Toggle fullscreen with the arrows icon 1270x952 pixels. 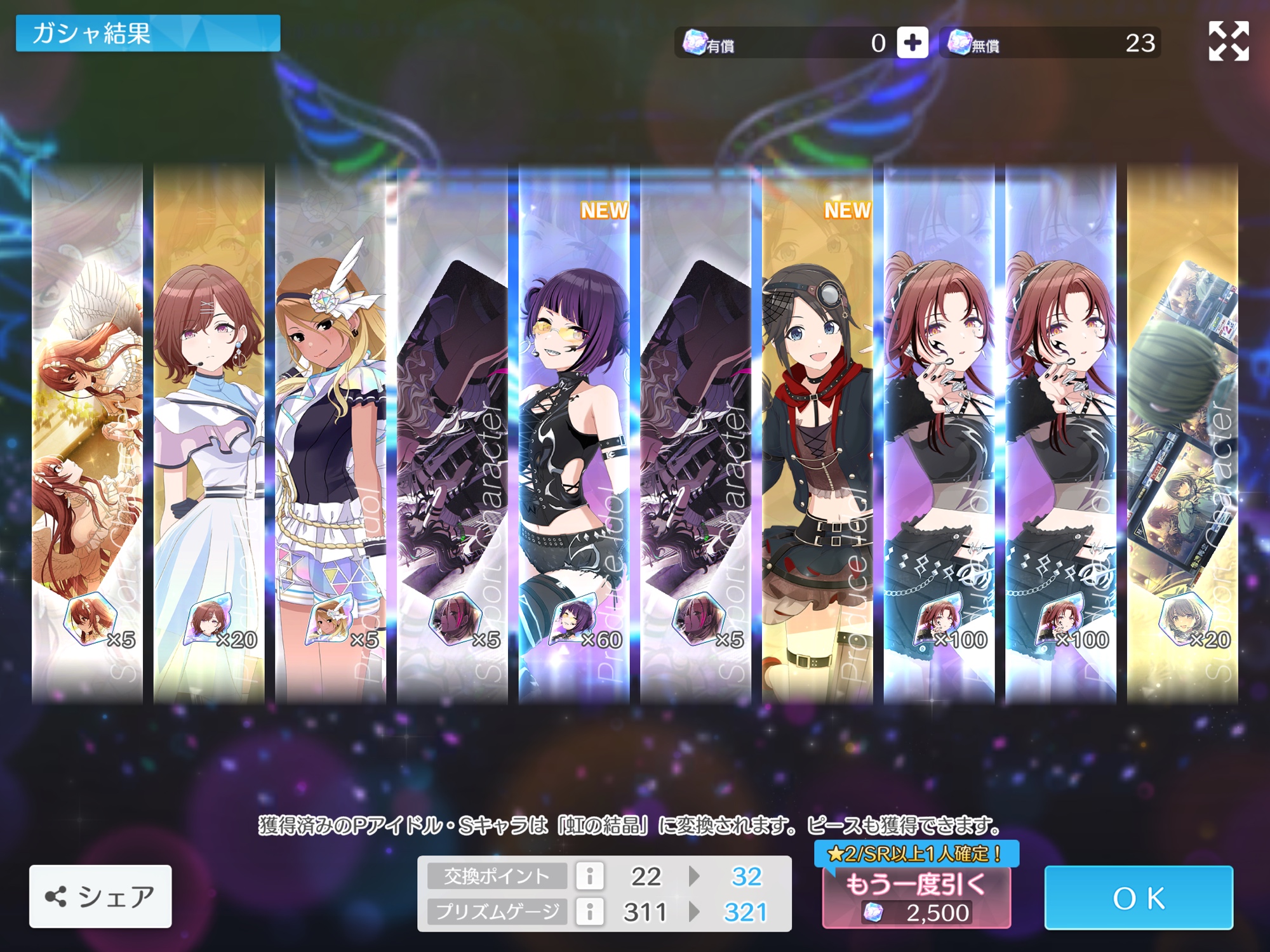coord(1228,41)
